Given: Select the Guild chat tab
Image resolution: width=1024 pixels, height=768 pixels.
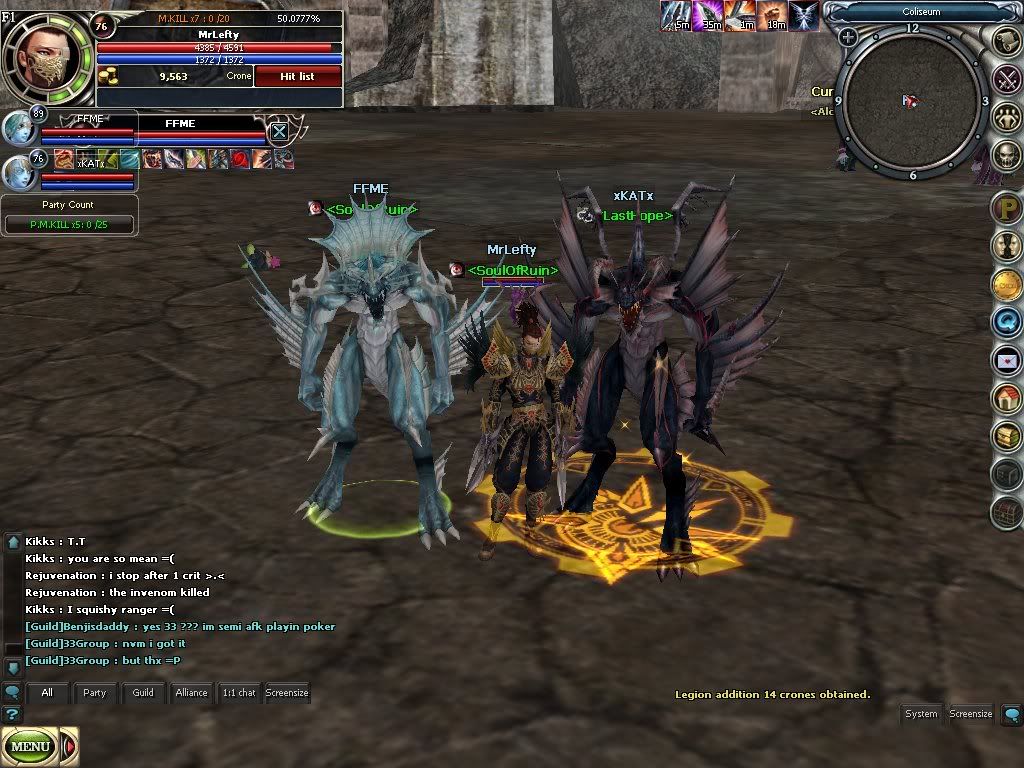Looking at the screenshot, I should pyautogui.click(x=143, y=692).
